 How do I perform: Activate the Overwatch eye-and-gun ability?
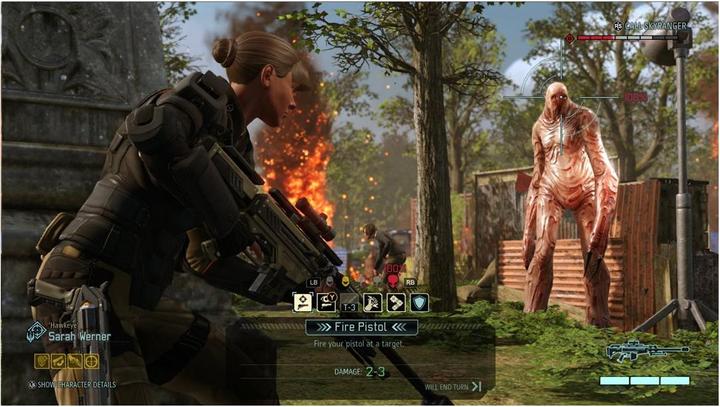[325, 302]
